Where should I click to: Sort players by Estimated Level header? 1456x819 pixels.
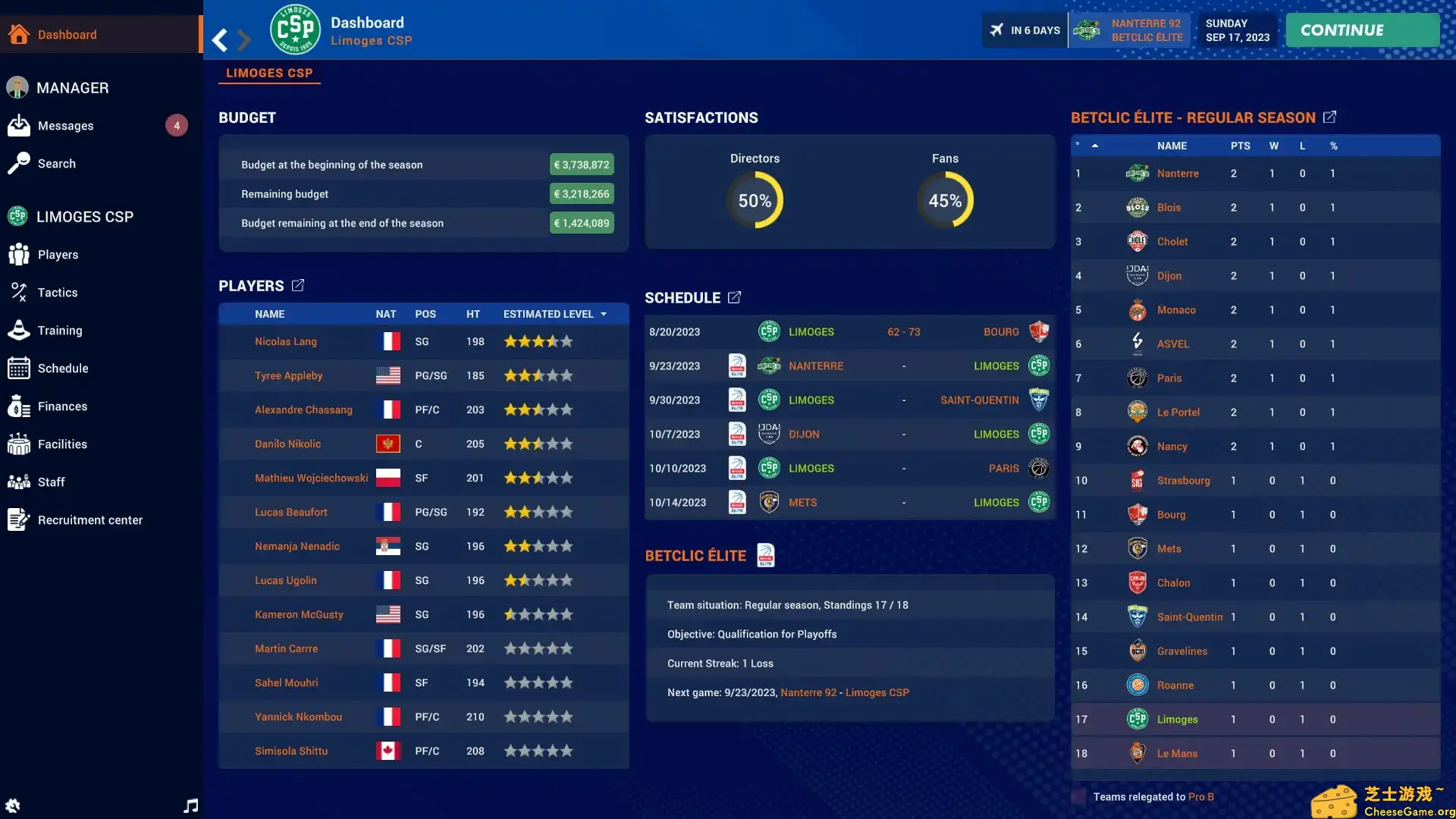(548, 314)
